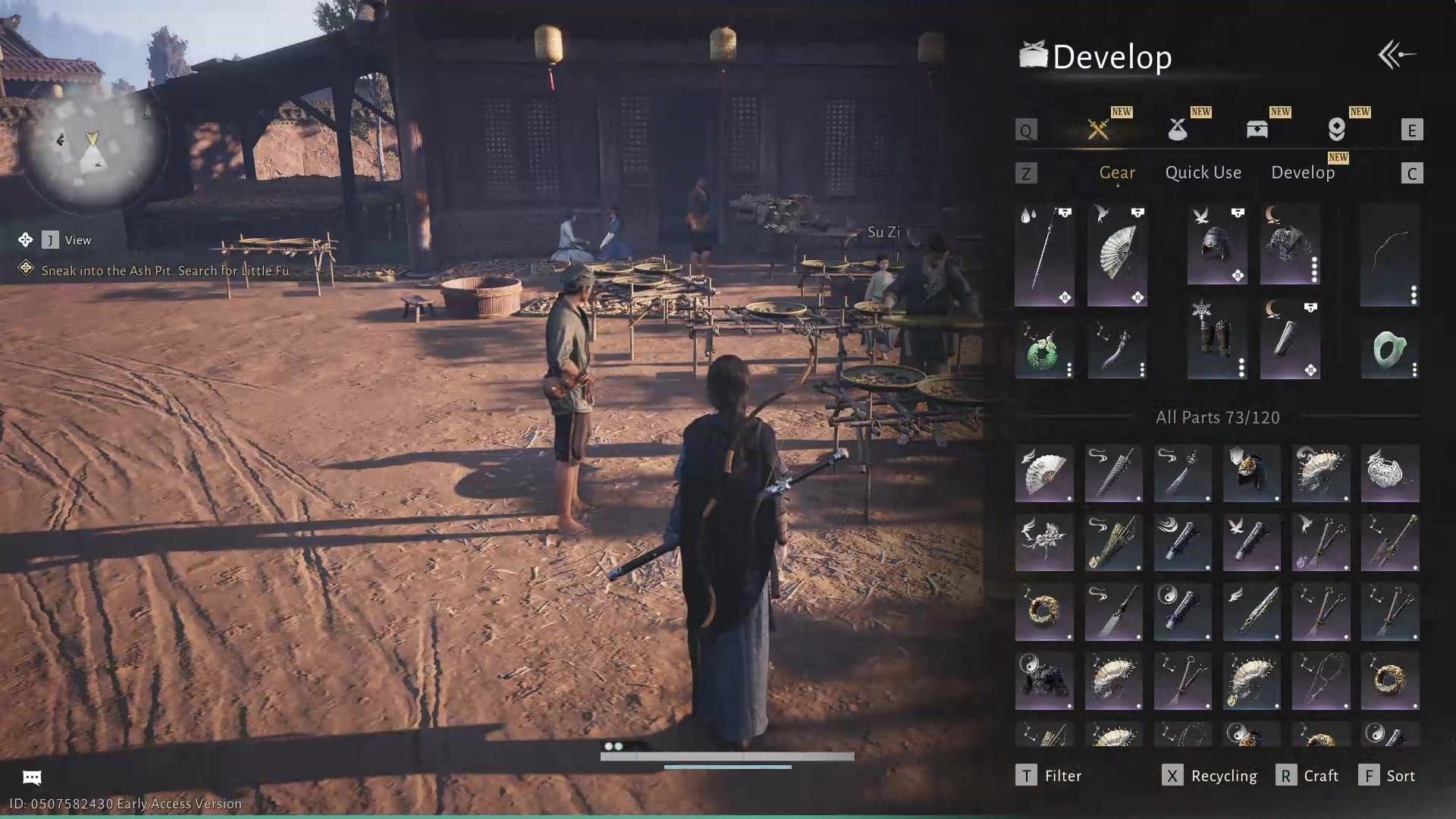The height and width of the screenshot is (819, 1456).
Task: Select the equipped bow slot
Action: [x=1389, y=256]
